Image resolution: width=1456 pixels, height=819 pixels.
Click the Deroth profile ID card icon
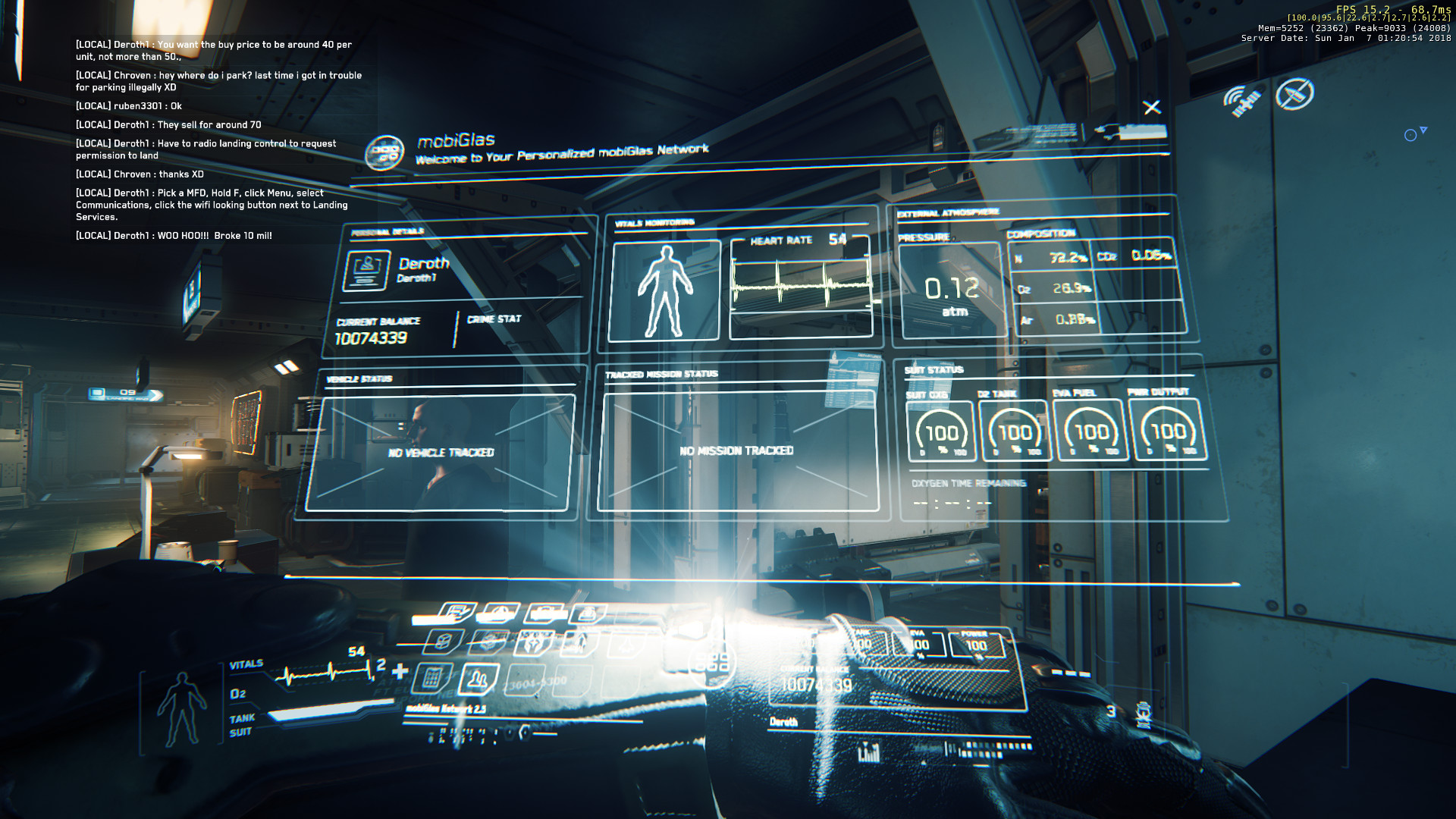point(367,271)
